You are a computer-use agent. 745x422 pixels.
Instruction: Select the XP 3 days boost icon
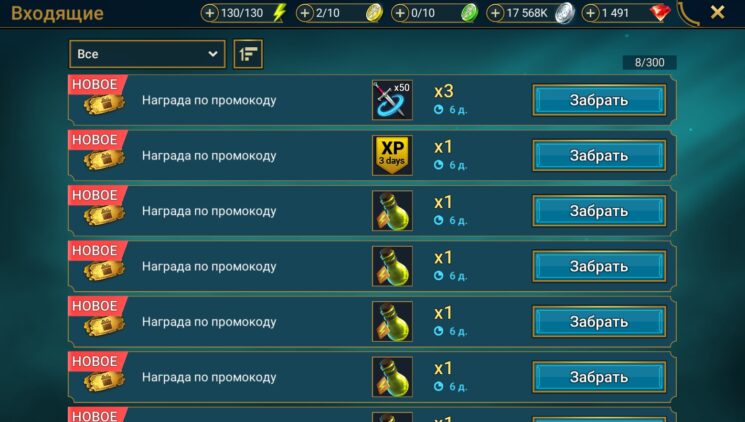[x=392, y=156]
